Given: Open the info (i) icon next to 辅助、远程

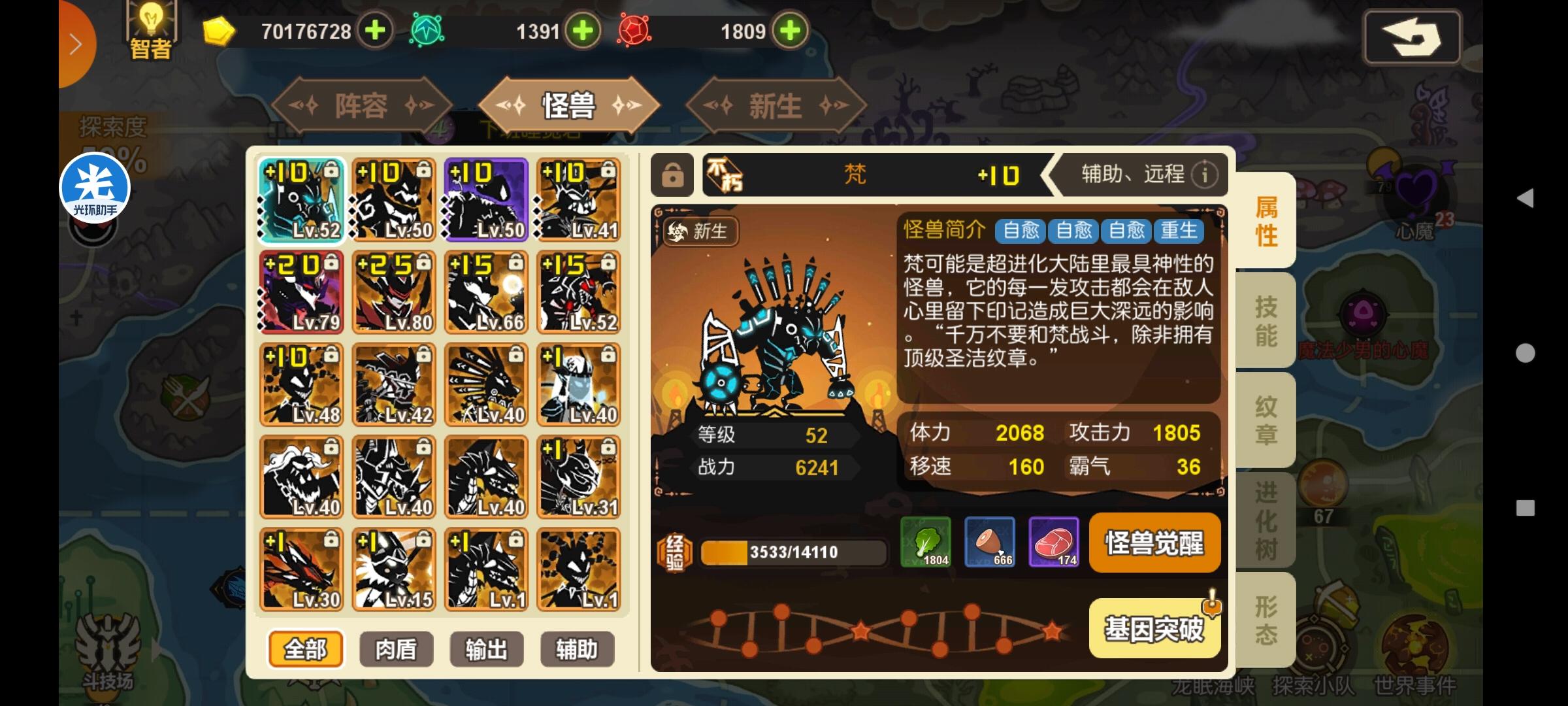Looking at the screenshot, I should point(1204,175).
